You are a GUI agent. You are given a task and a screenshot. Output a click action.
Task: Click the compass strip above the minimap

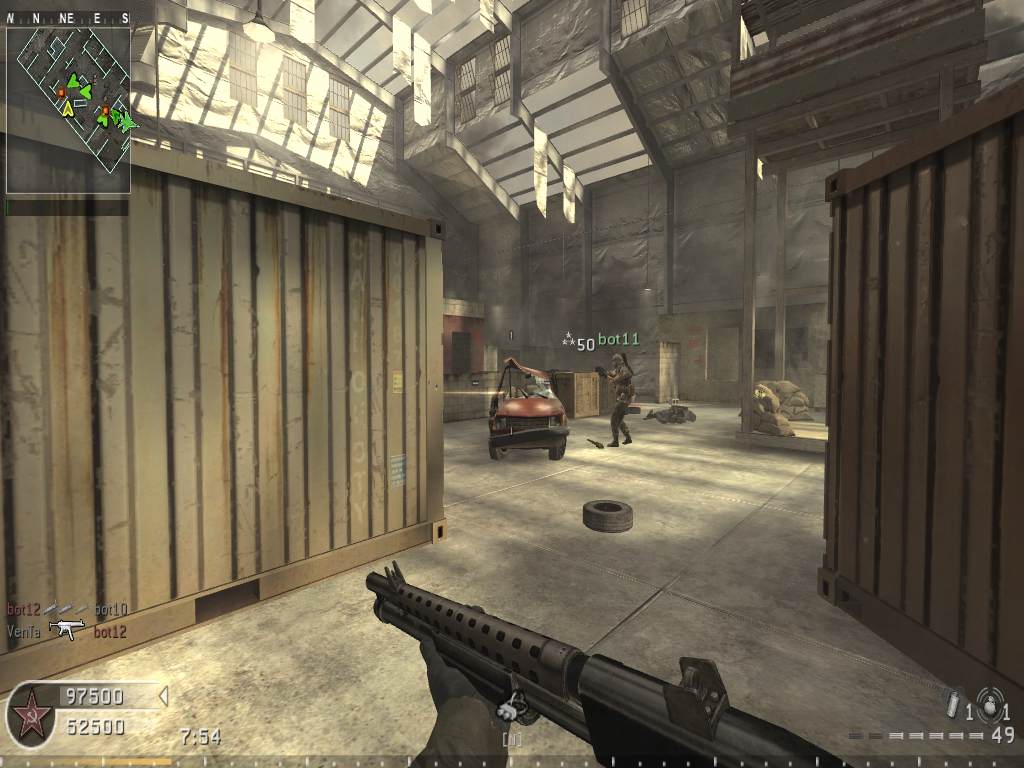[68, 18]
